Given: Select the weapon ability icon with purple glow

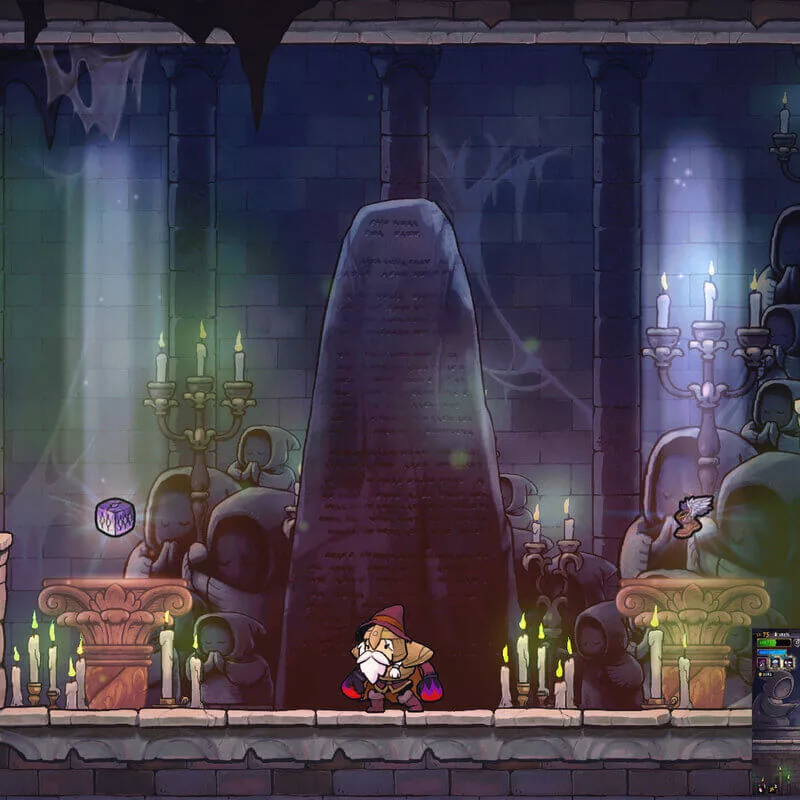Looking at the screenshot, I should pyautogui.click(x=762, y=663).
